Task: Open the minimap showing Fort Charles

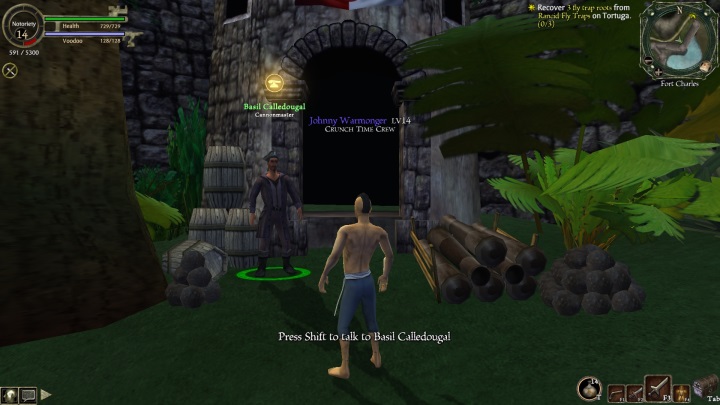Action: click(679, 40)
